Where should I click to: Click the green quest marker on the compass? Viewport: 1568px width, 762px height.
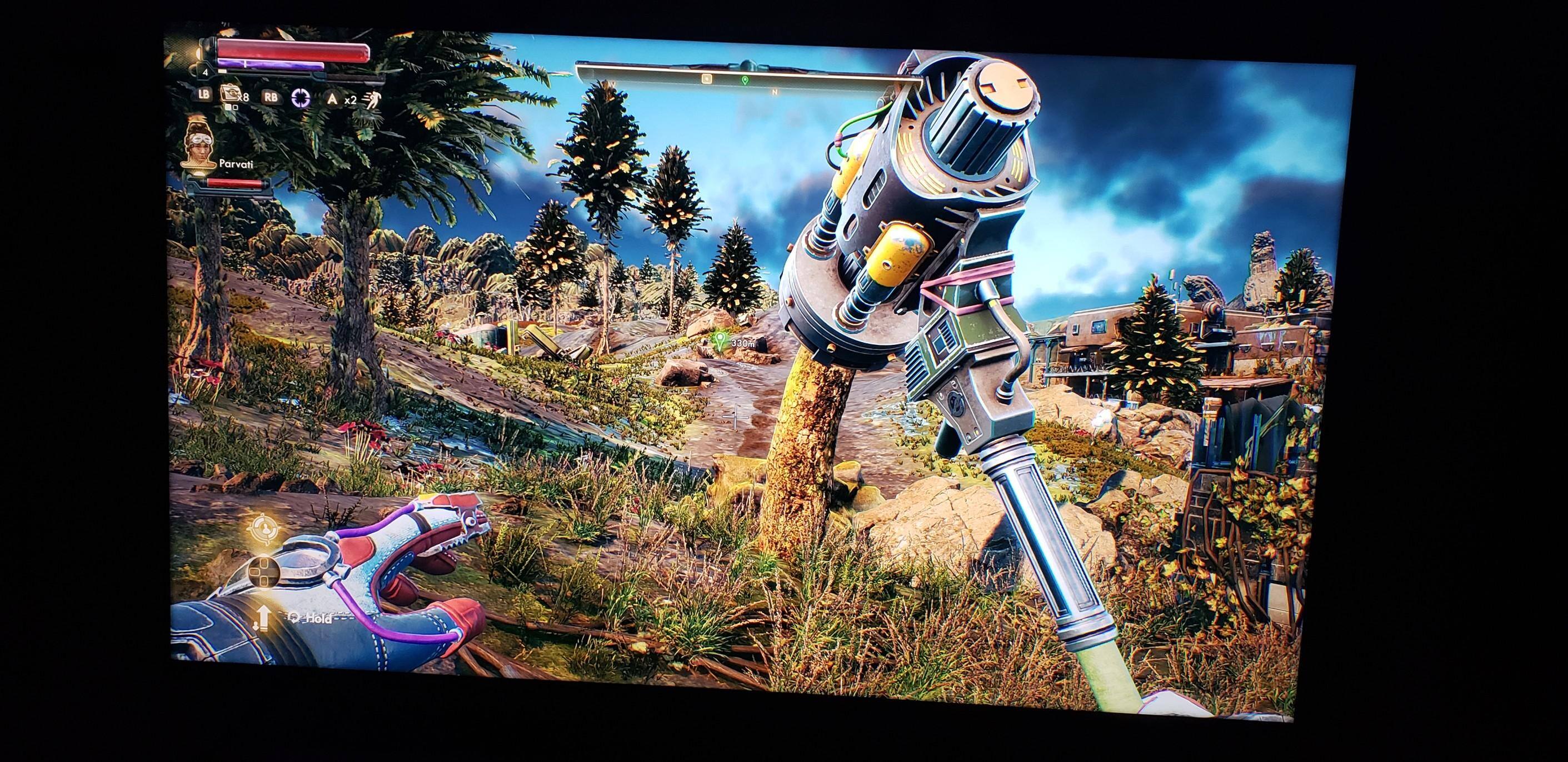745,80
